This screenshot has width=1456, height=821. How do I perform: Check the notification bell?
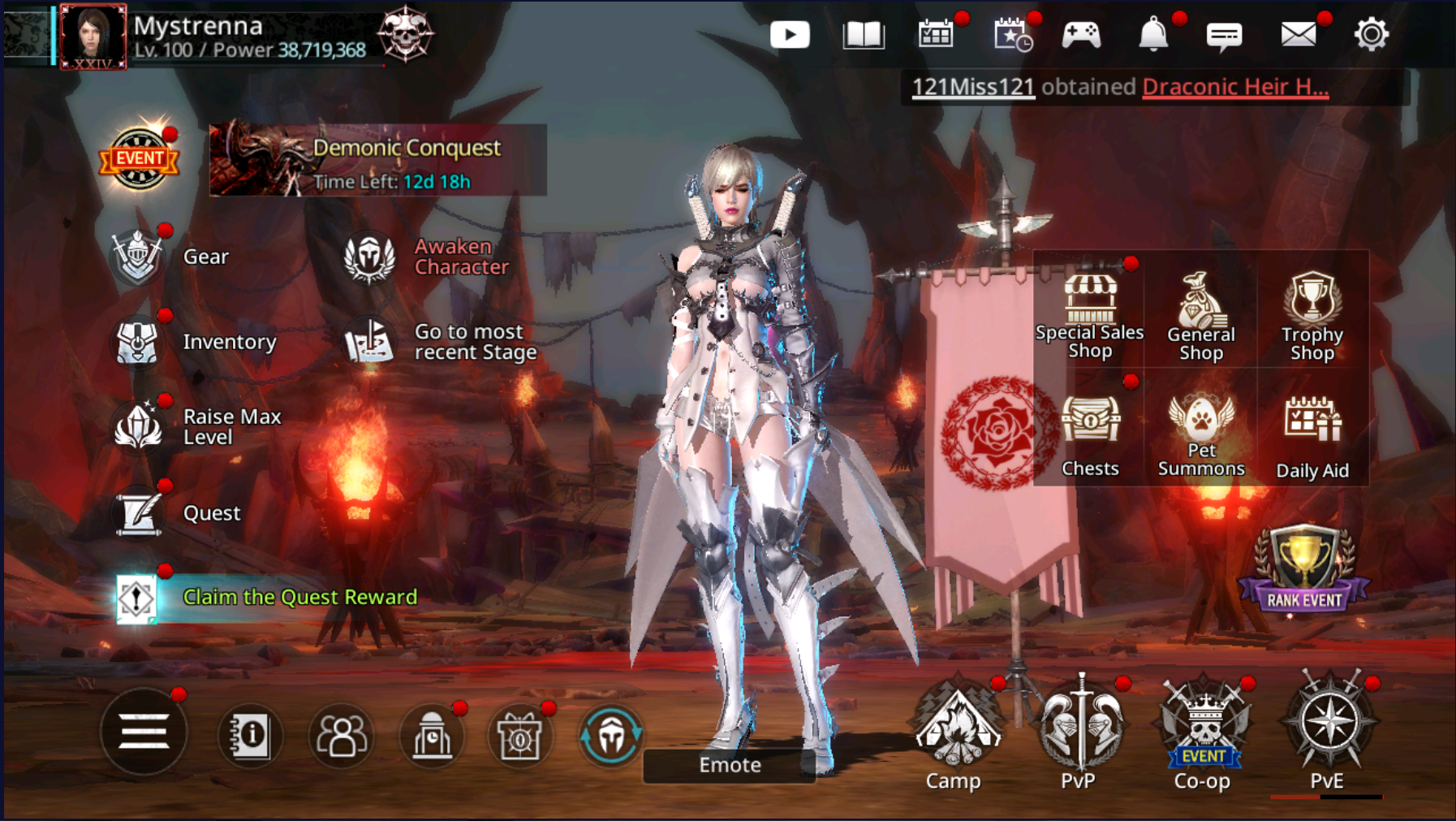pyautogui.click(x=1152, y=35)
